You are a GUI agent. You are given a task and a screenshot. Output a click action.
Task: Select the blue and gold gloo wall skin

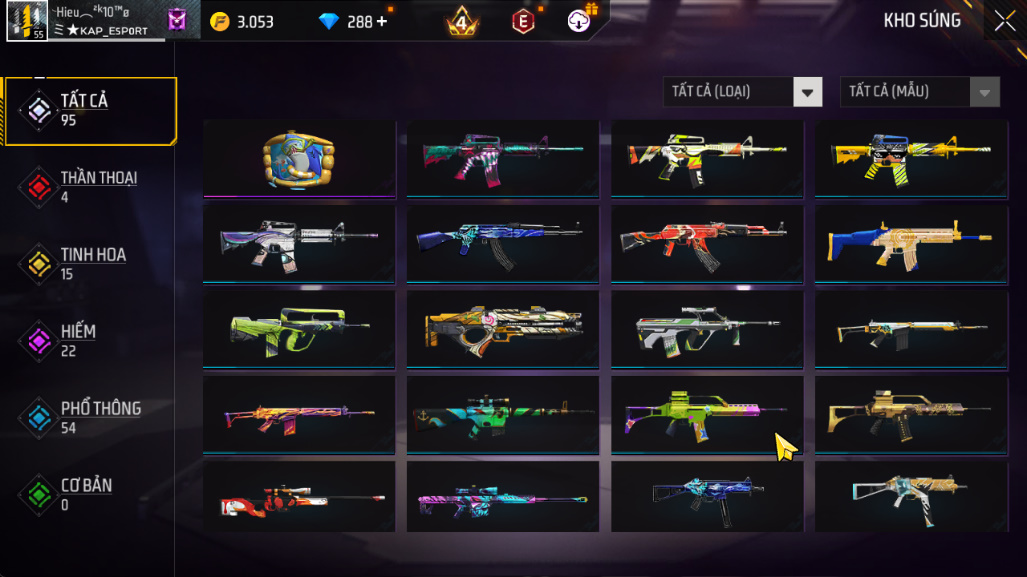299,158
